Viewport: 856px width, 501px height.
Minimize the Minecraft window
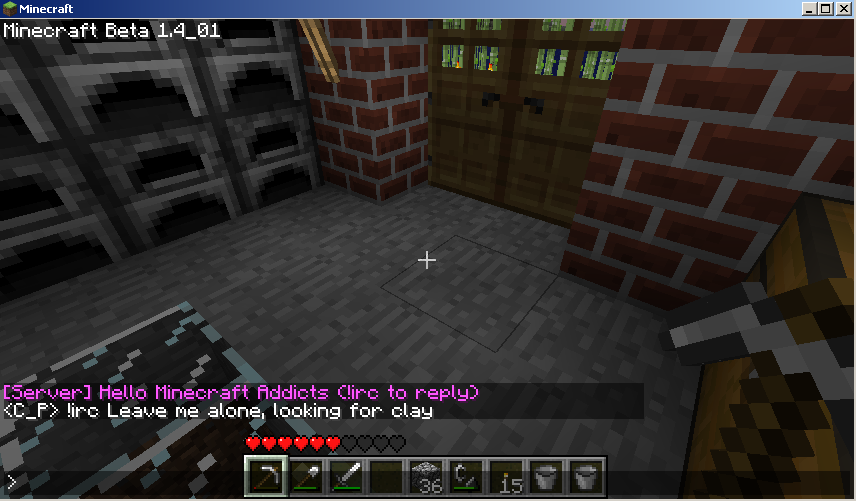pos(810,9)
